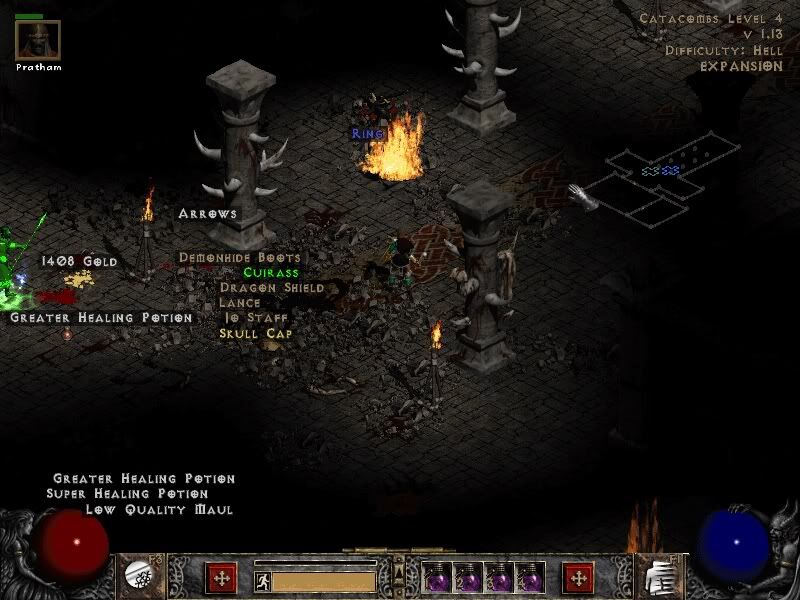Pick up the Arrows label
Viewport: 800px width, 600px height.
pos(207,213)
